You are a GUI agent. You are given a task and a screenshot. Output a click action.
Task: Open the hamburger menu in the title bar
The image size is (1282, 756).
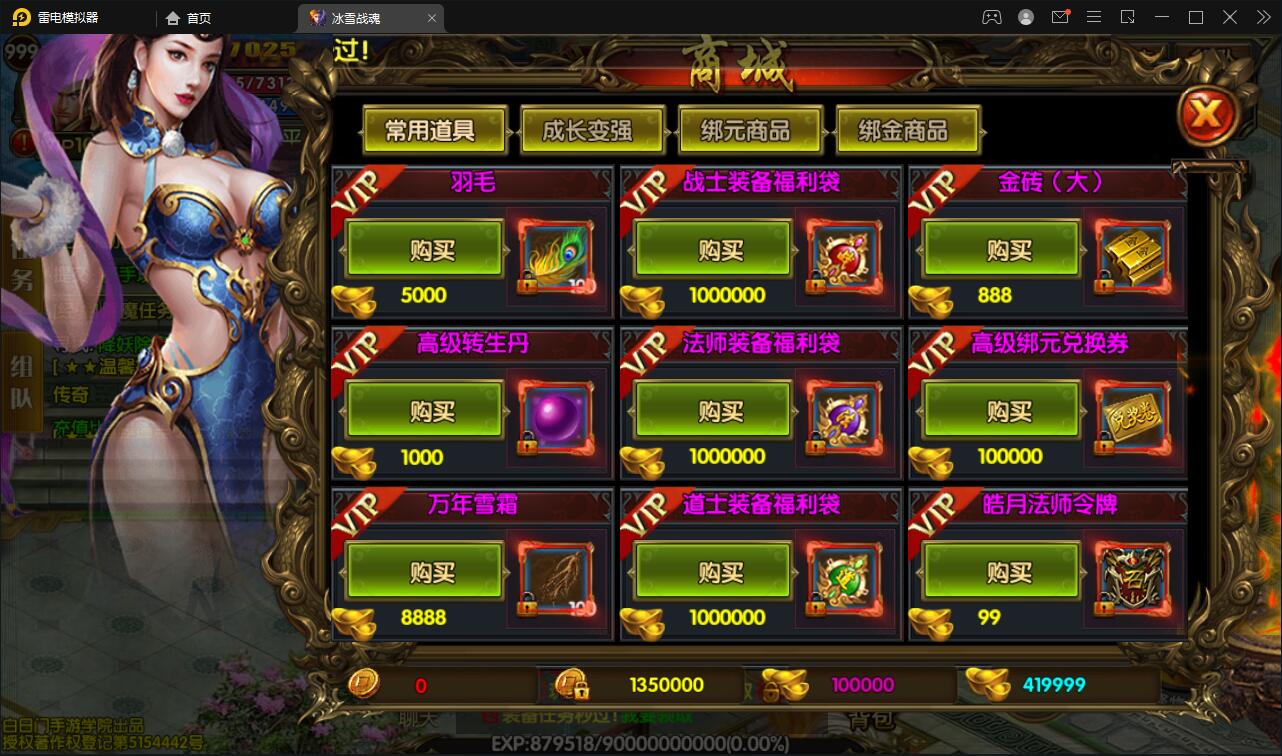coord(1094,17)
